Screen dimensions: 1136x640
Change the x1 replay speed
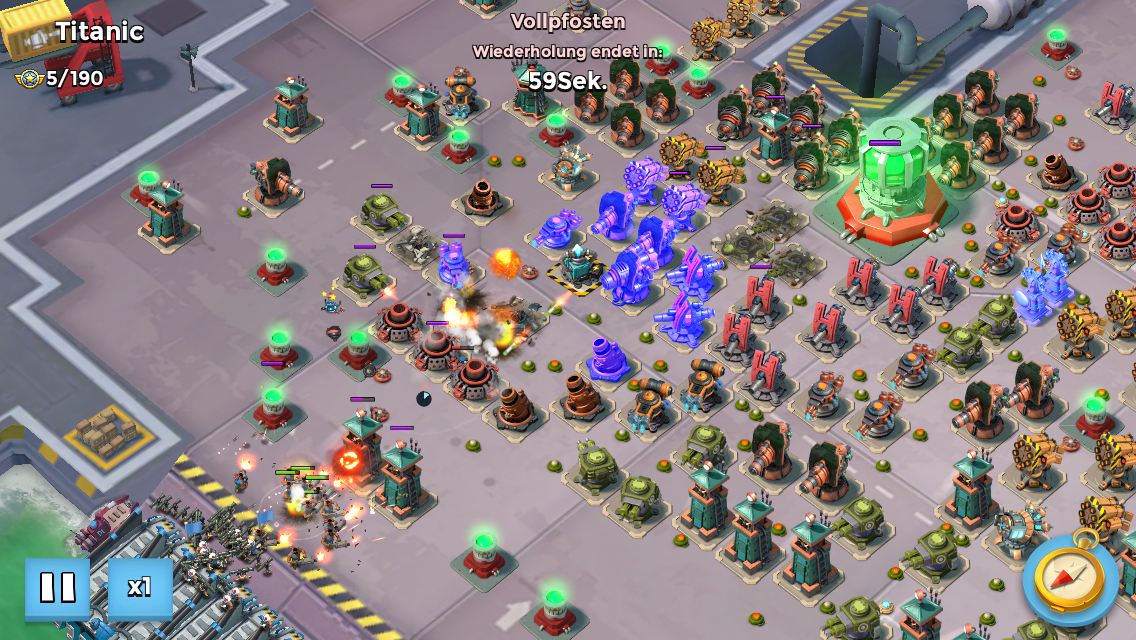click(x=139, y=588)
